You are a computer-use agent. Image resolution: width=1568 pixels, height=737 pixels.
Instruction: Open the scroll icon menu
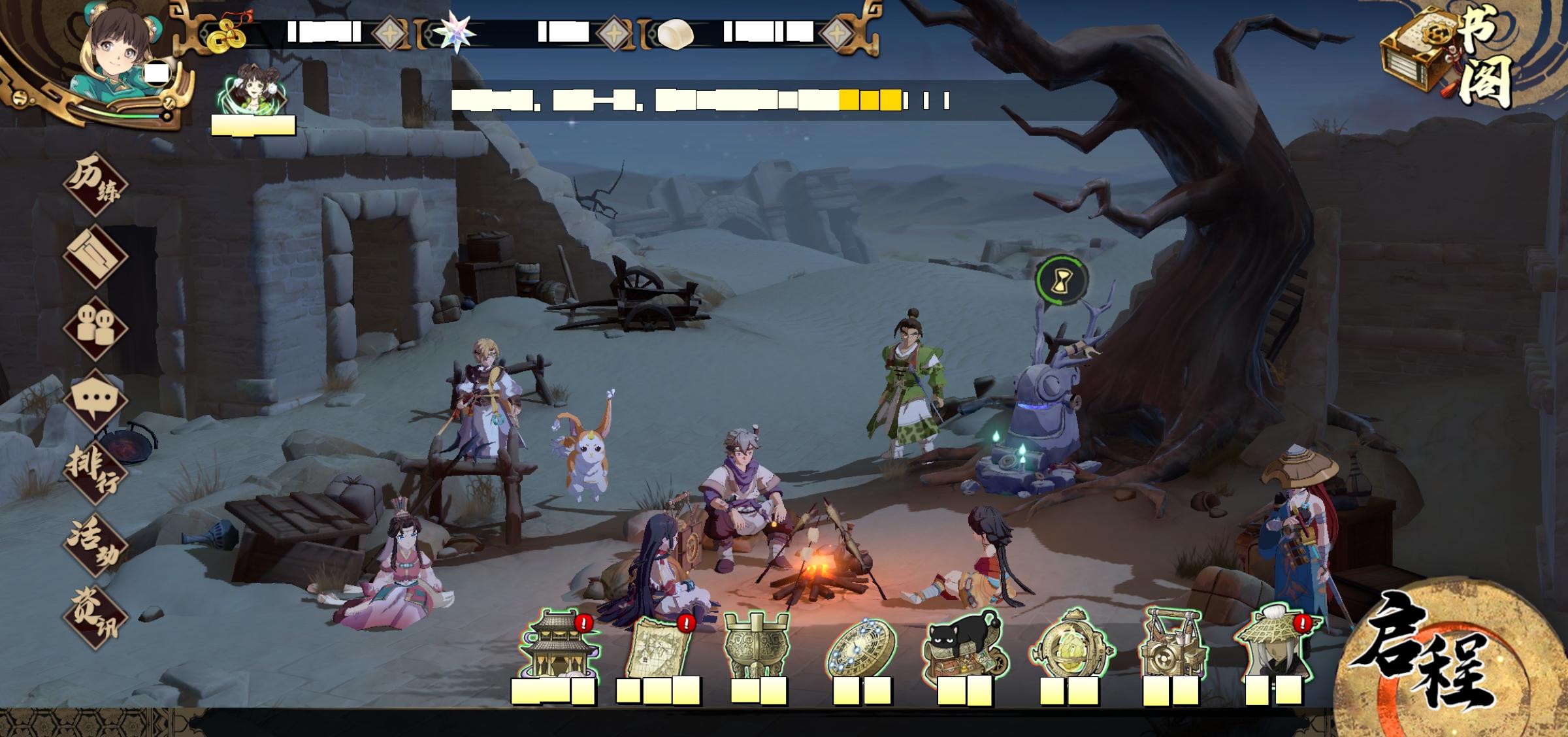click(95, 255)
